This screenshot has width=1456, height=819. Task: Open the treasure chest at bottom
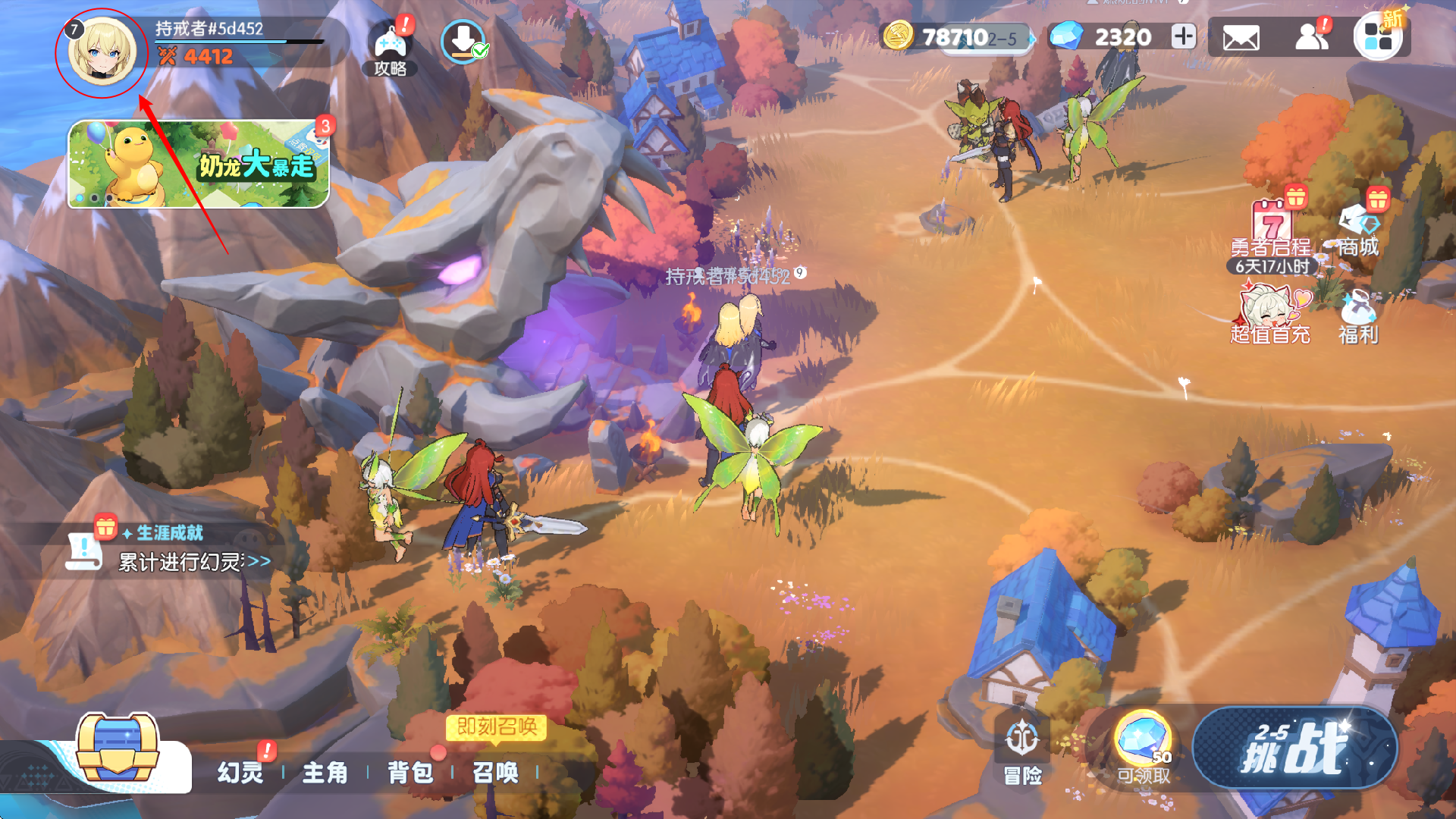(x=118, y=749)
